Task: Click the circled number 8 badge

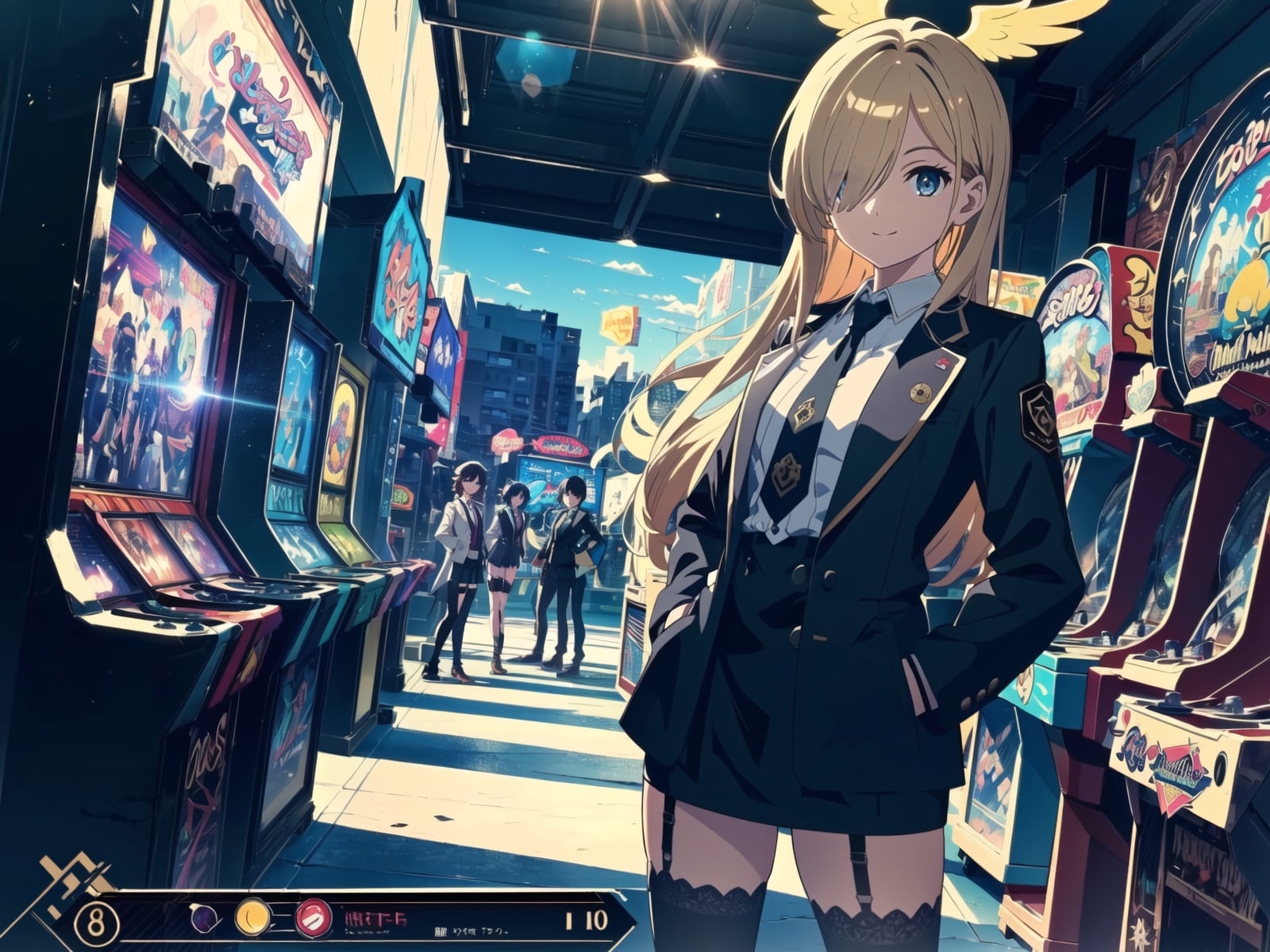Action: pyautogui.click(x=96, y=921)
